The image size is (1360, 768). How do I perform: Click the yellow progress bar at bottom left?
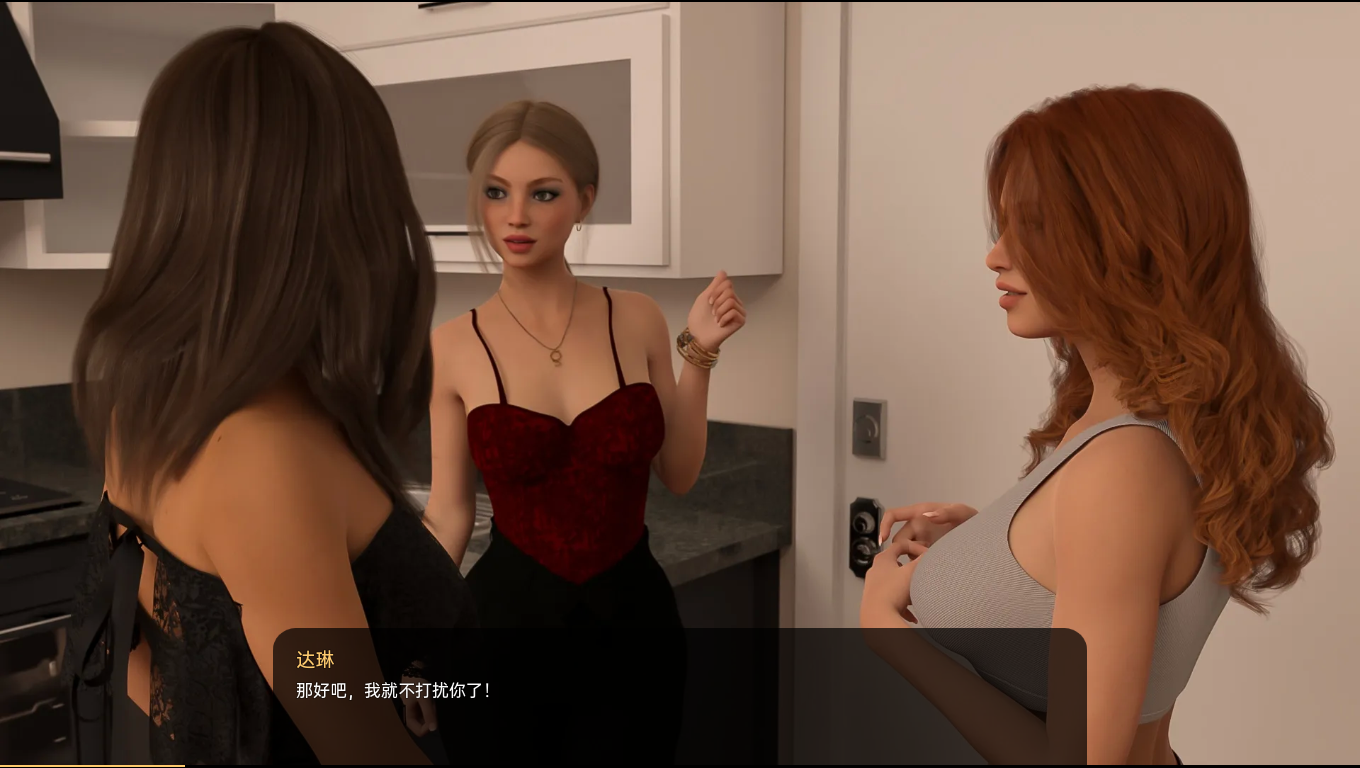point(90,765)
